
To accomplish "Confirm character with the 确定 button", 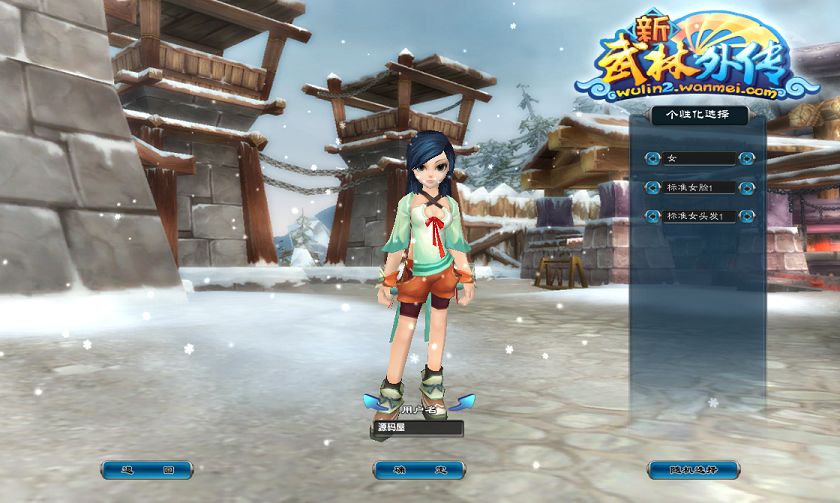I will click(x=419, y=469).
